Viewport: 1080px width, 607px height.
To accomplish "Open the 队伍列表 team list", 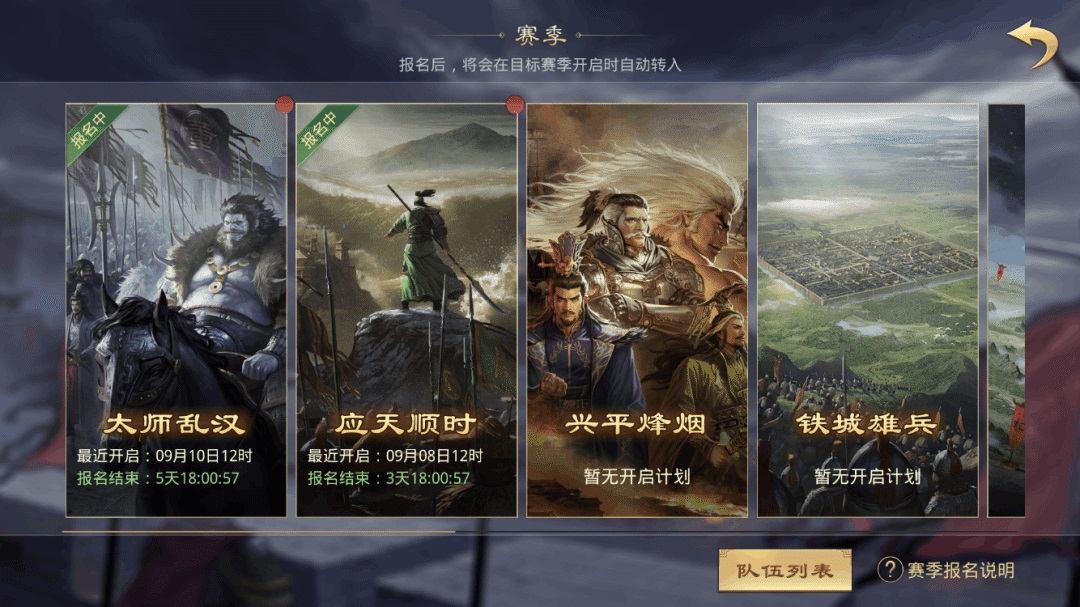I will coord(784,570).
